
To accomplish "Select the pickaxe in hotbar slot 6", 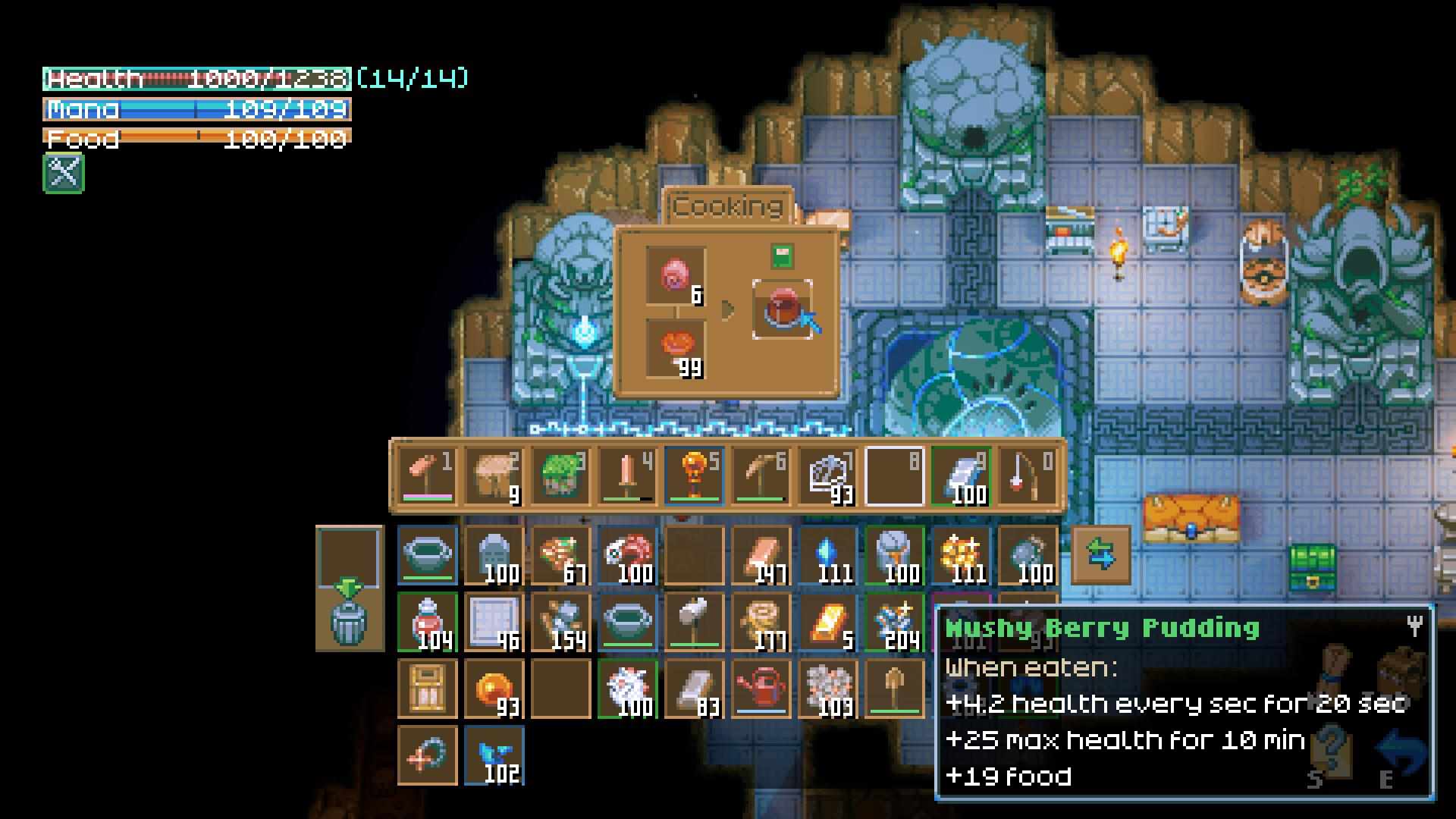I will click(761, 476).
